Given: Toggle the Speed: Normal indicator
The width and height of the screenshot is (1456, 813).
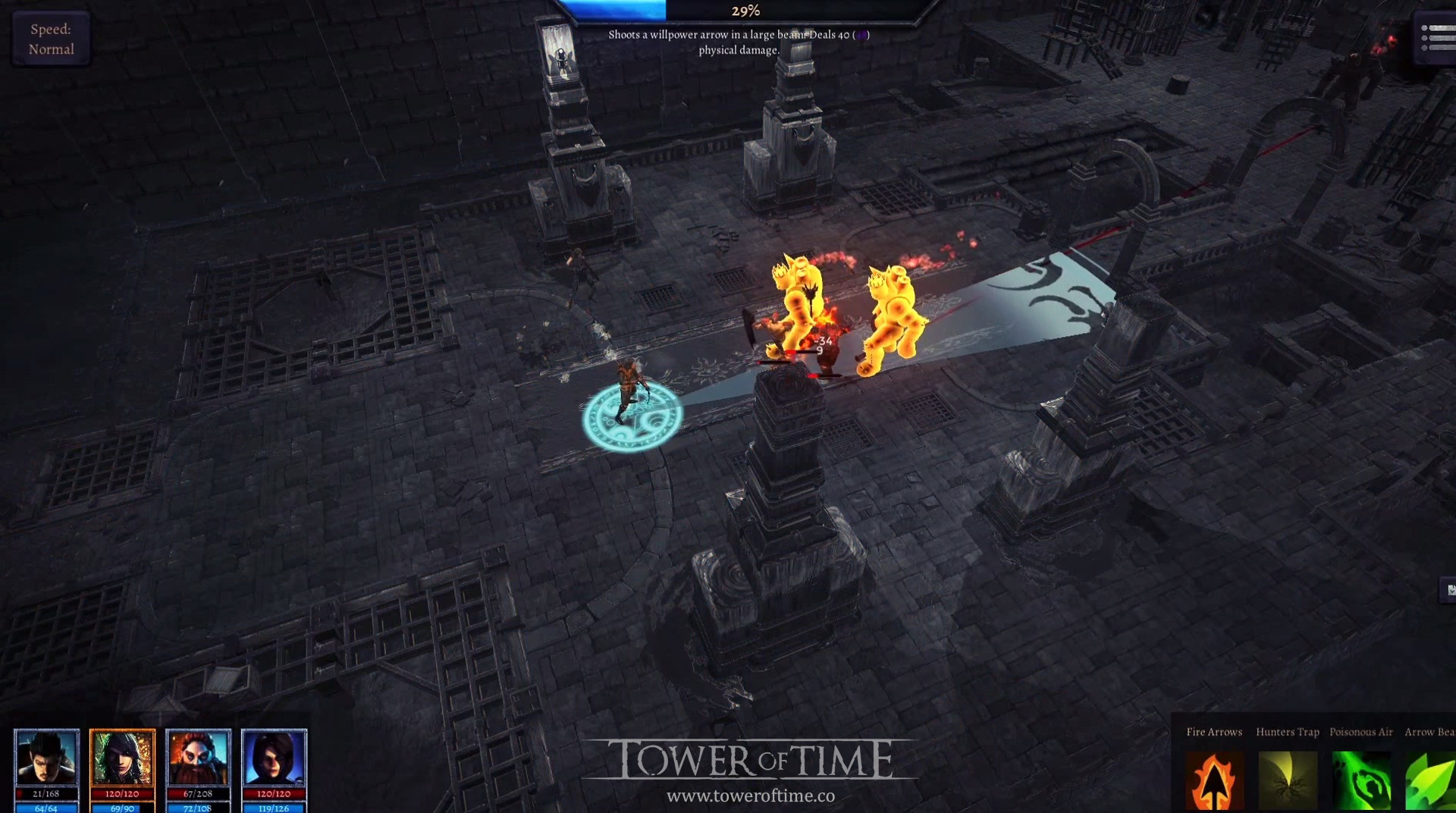Looking at the screenshot, I should pyautogui.click(x=50, y=38).
